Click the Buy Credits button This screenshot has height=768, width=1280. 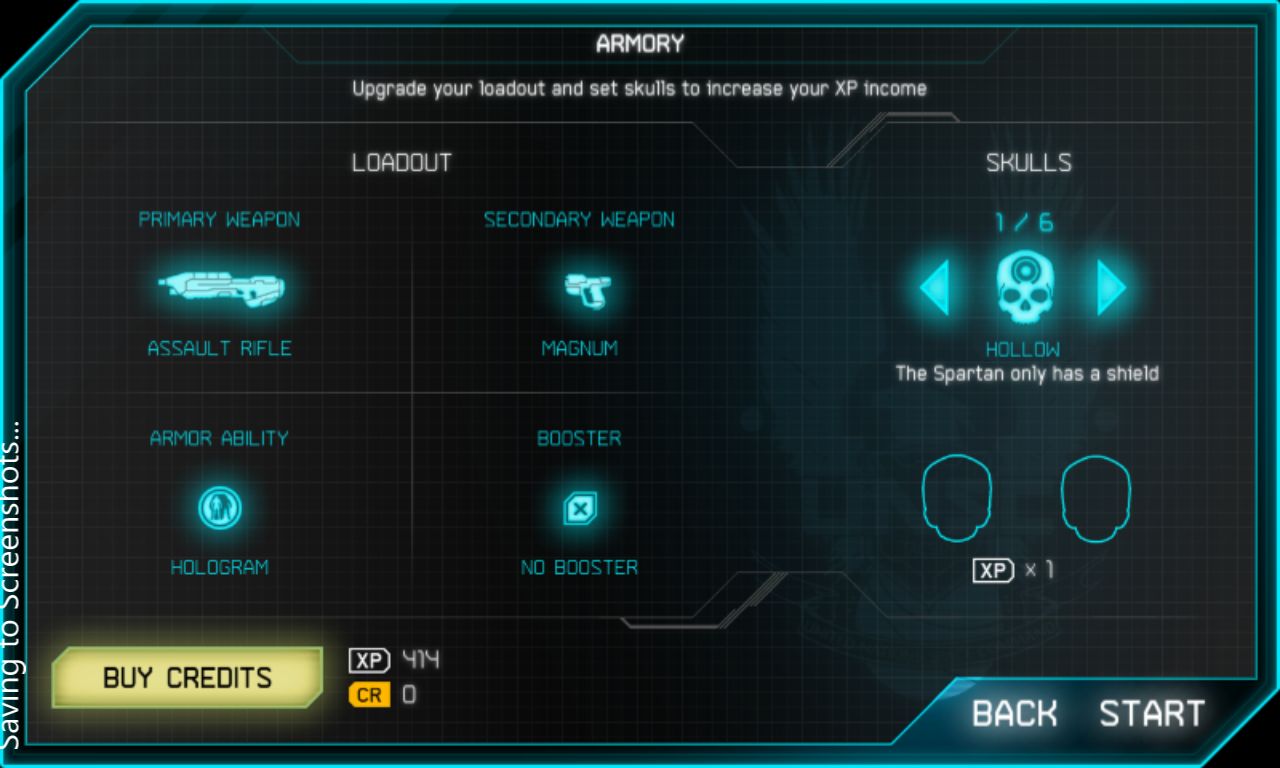click(188, 678)
